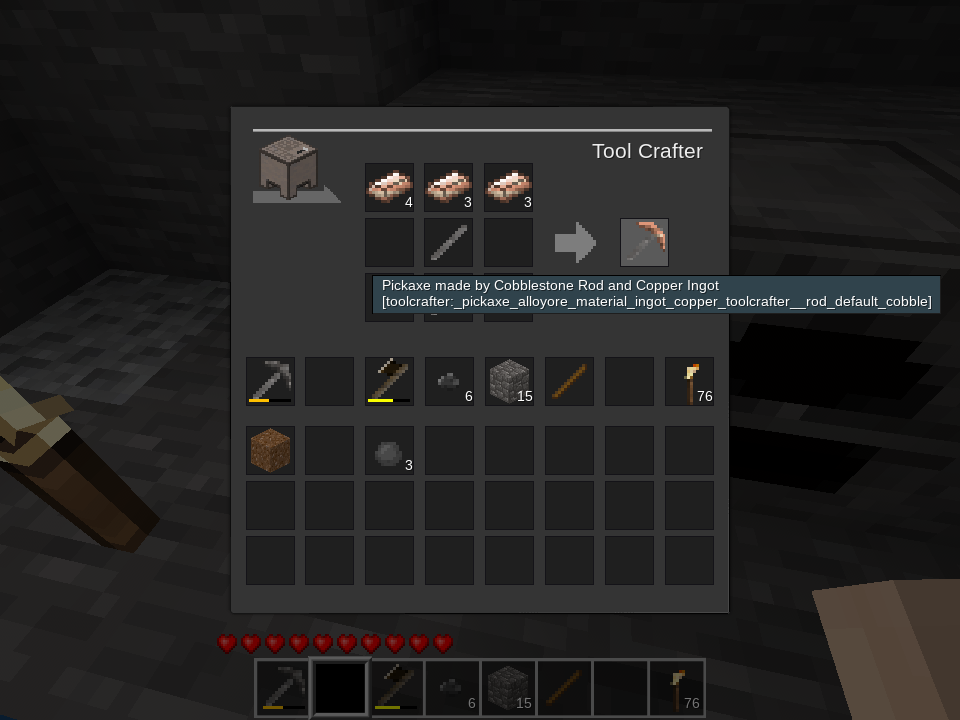Pick up the stick in the inventory grid
The image size is (960, 720).
click(569, 381)
